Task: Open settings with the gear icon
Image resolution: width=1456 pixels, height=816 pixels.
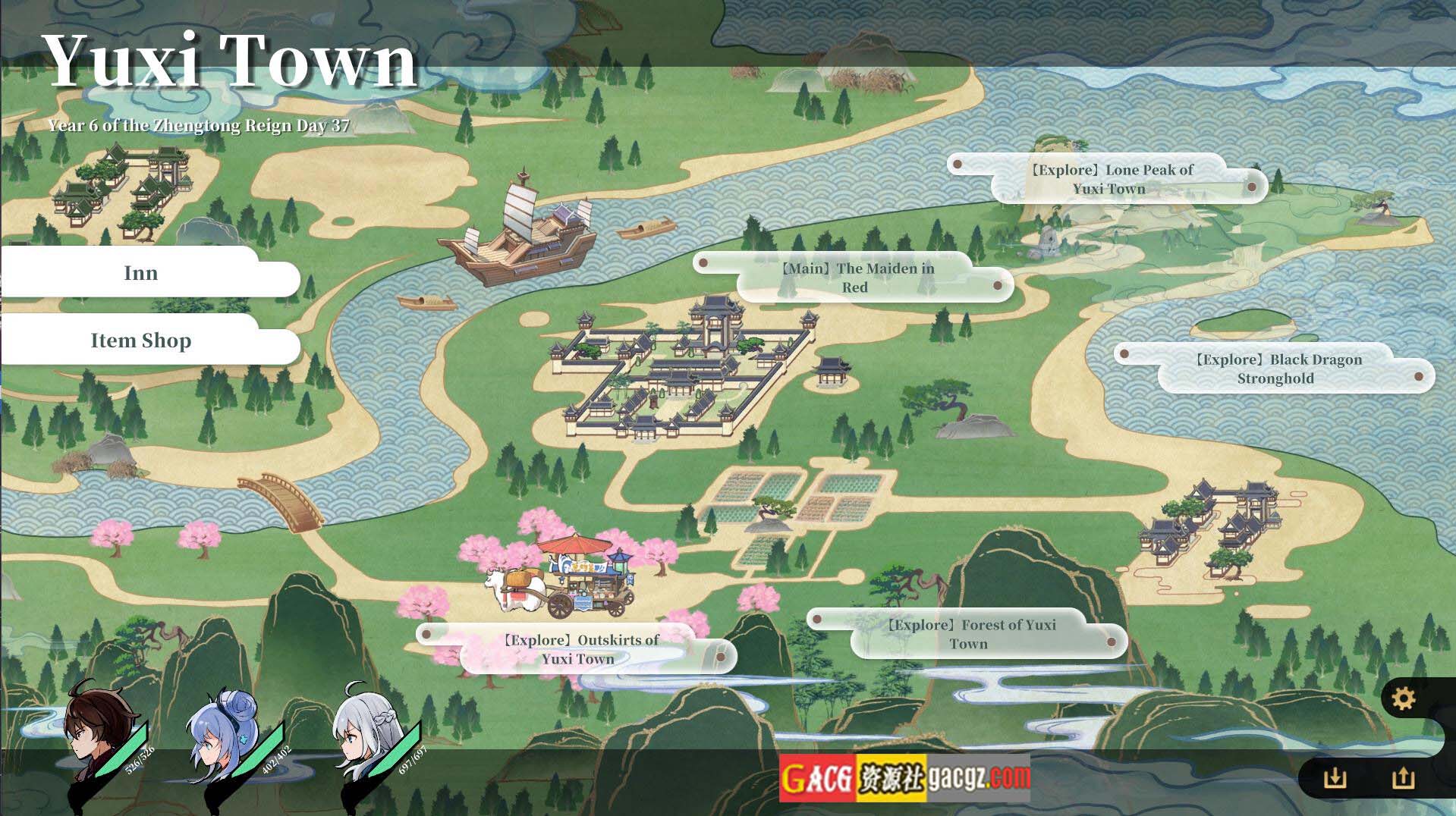Action: click(x=1403, y=698)
